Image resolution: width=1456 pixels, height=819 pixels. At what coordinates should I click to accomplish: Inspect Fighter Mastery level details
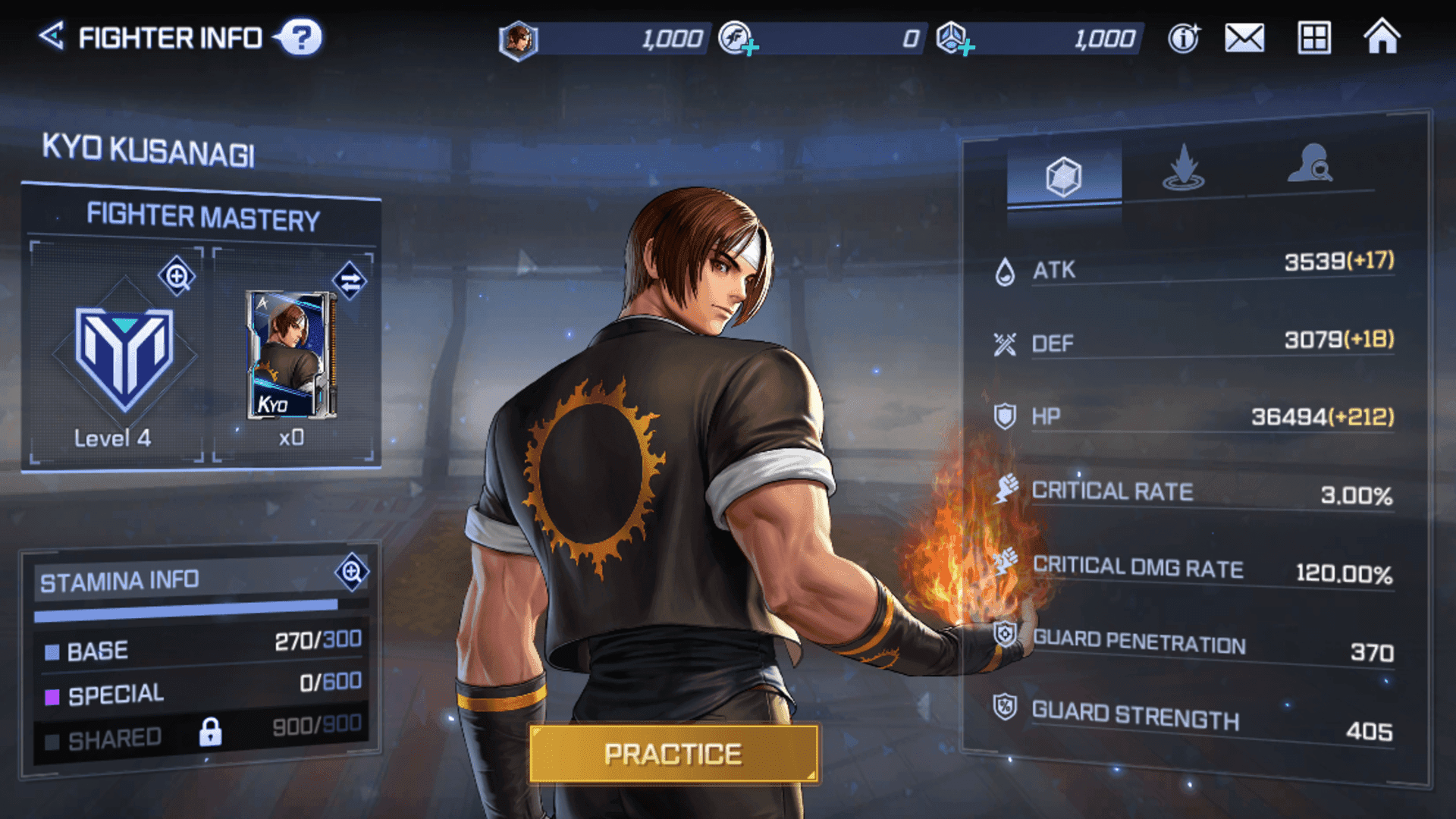pyautogui.click(x=177, y=277)
